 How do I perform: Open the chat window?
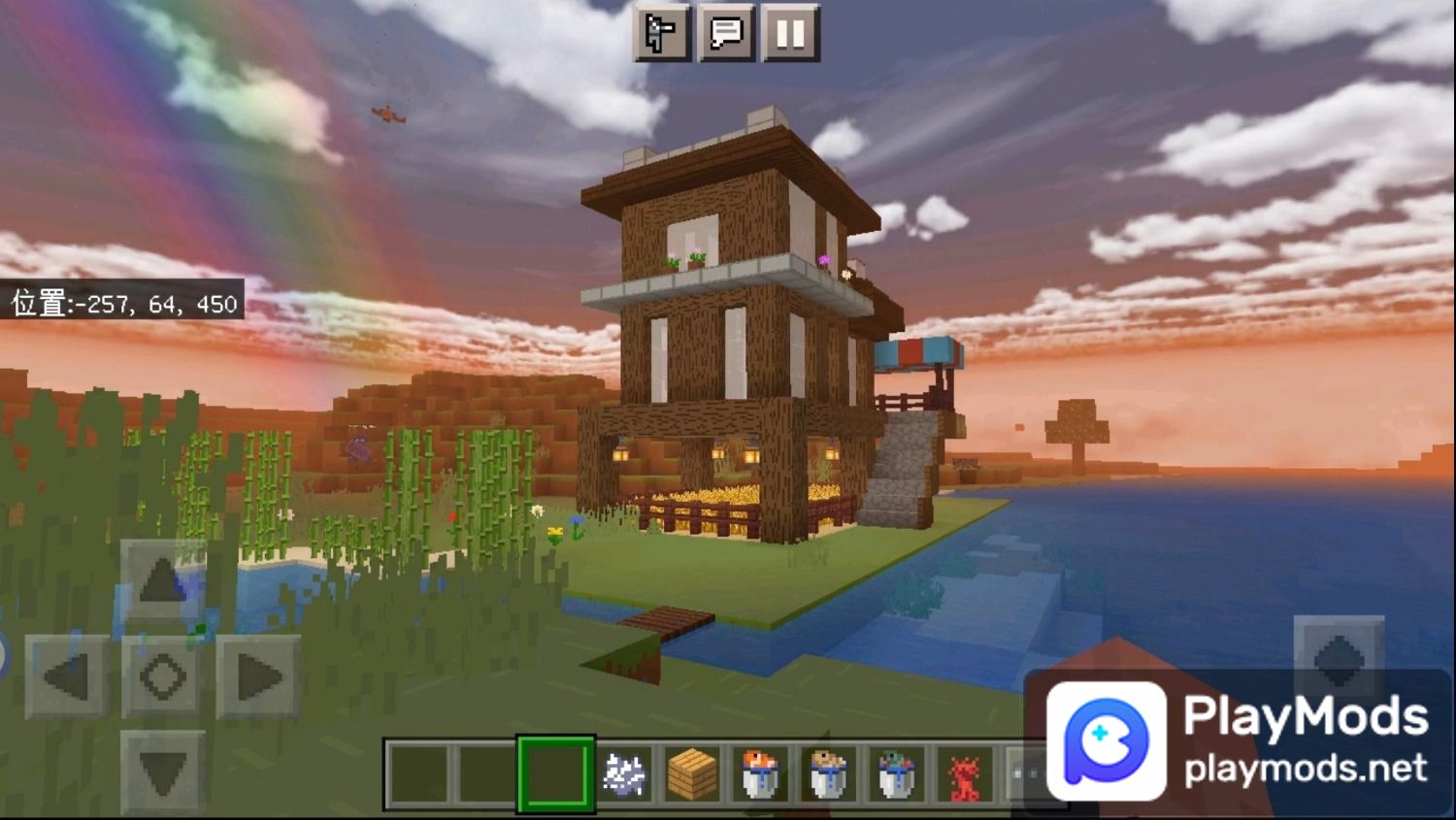(726, 35)
